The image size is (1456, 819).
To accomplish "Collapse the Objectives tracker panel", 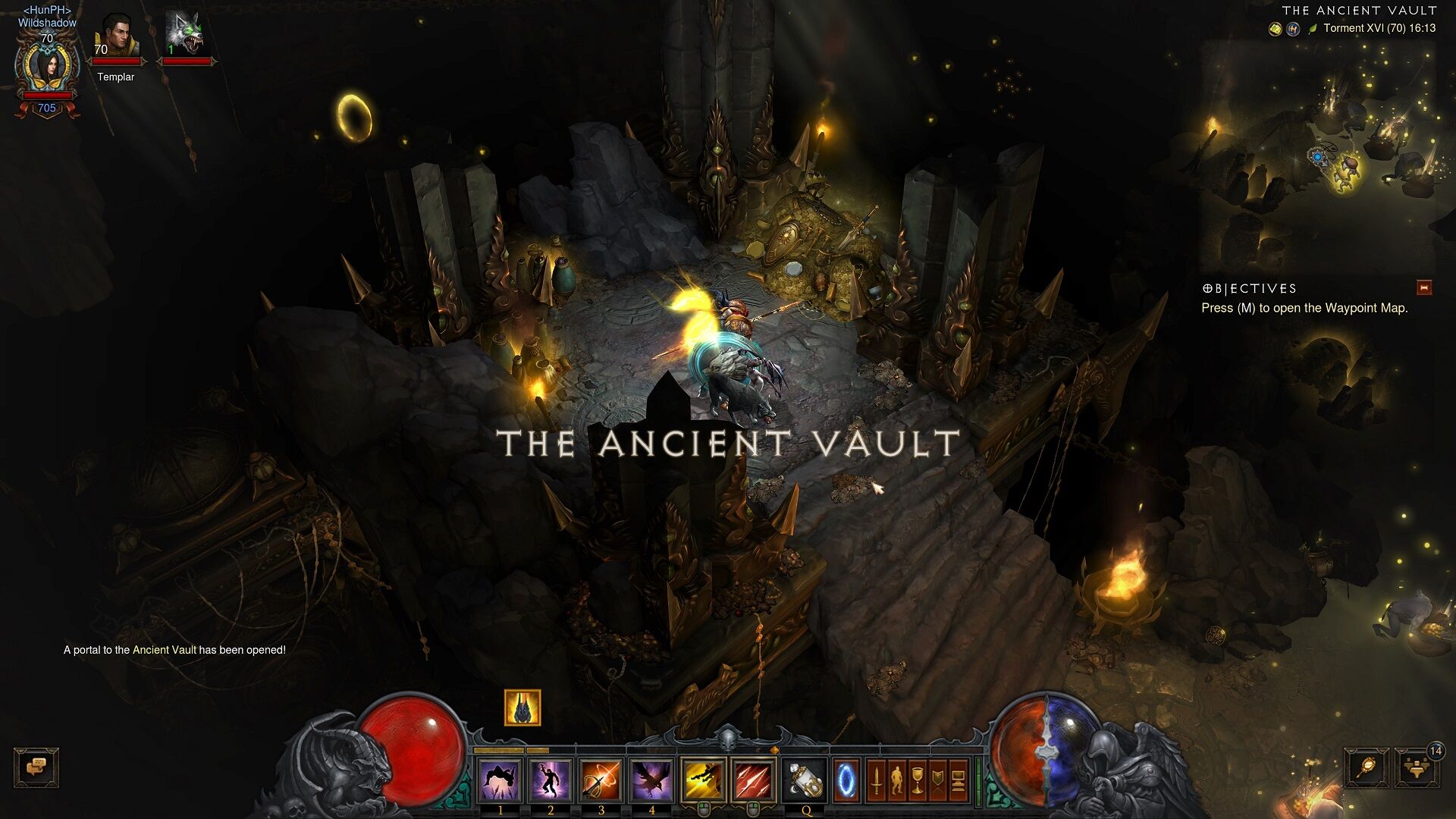I will [1424, 287].
